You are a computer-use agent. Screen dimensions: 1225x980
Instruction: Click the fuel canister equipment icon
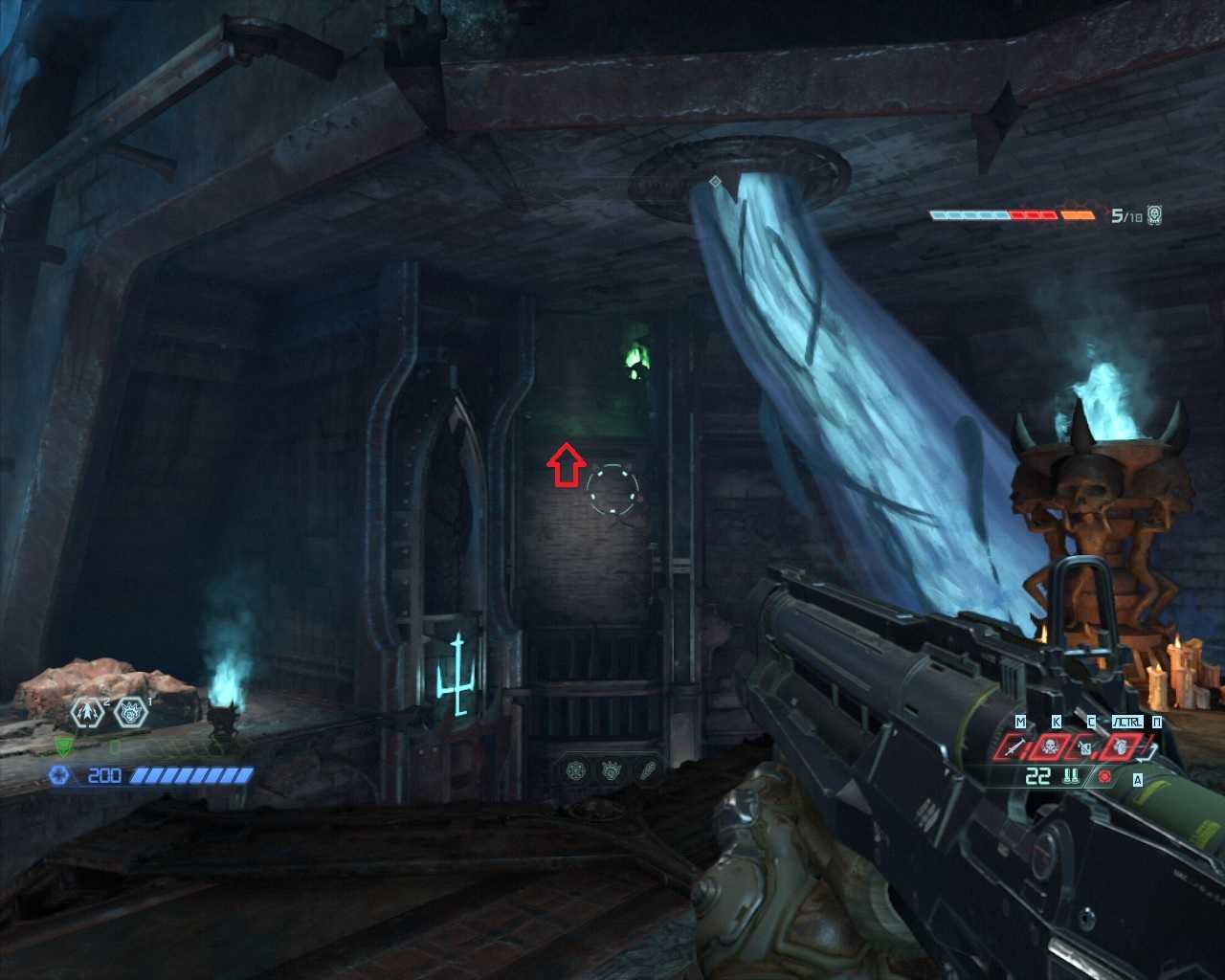click(1085, 747)
